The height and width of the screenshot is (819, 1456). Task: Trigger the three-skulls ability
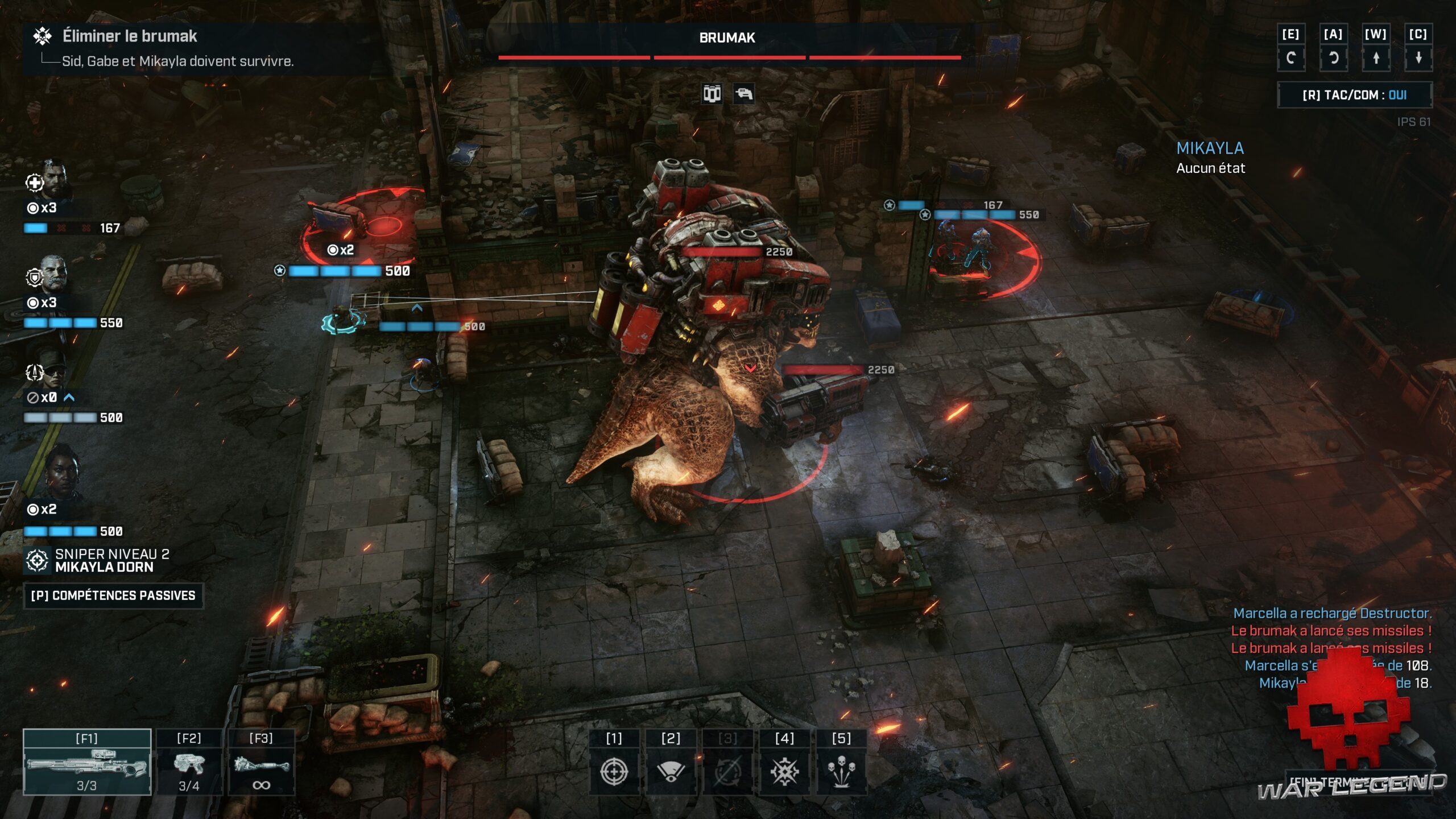coord(841,771)
